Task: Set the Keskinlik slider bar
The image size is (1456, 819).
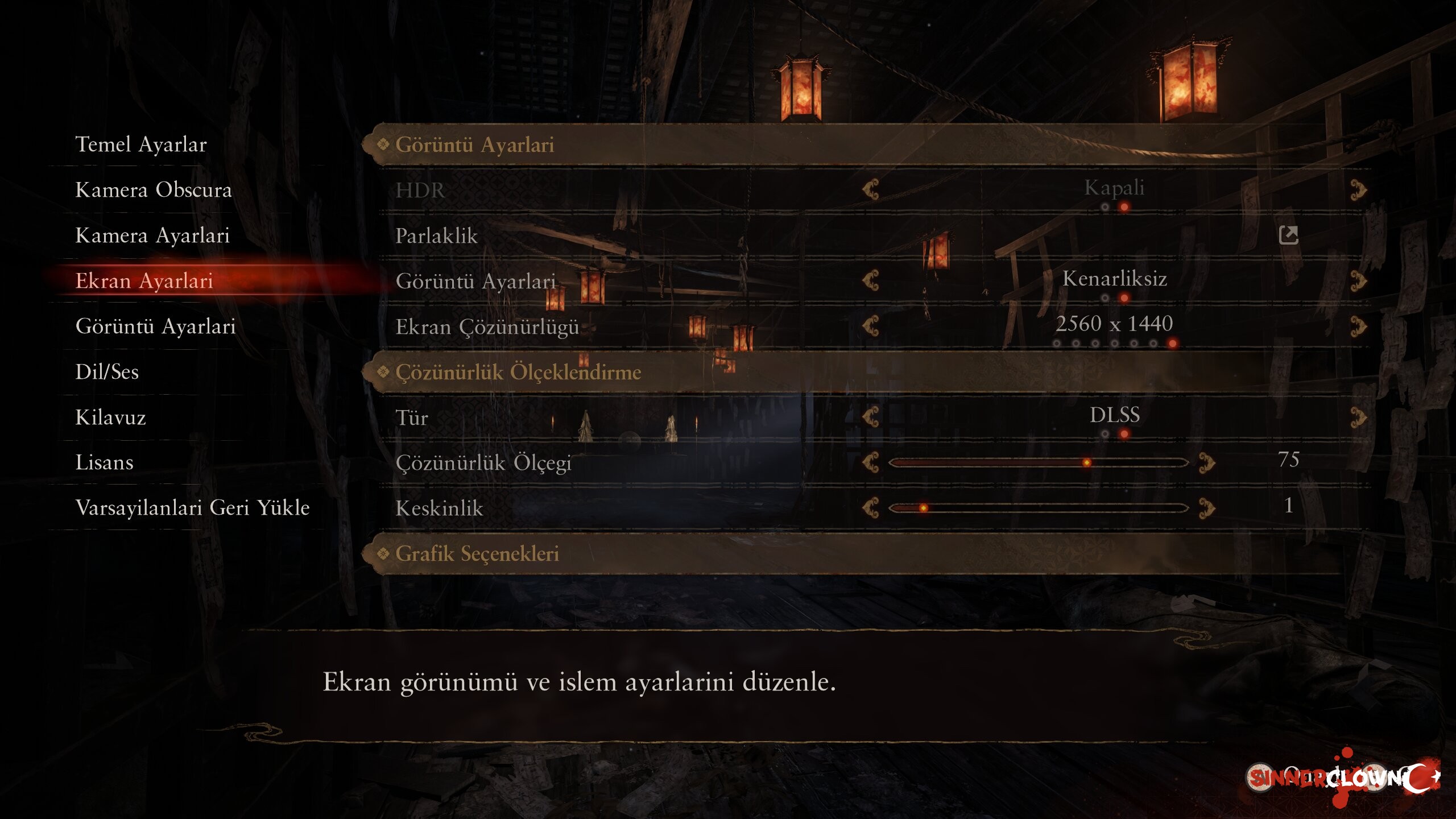Action: tap(1038, 508)
